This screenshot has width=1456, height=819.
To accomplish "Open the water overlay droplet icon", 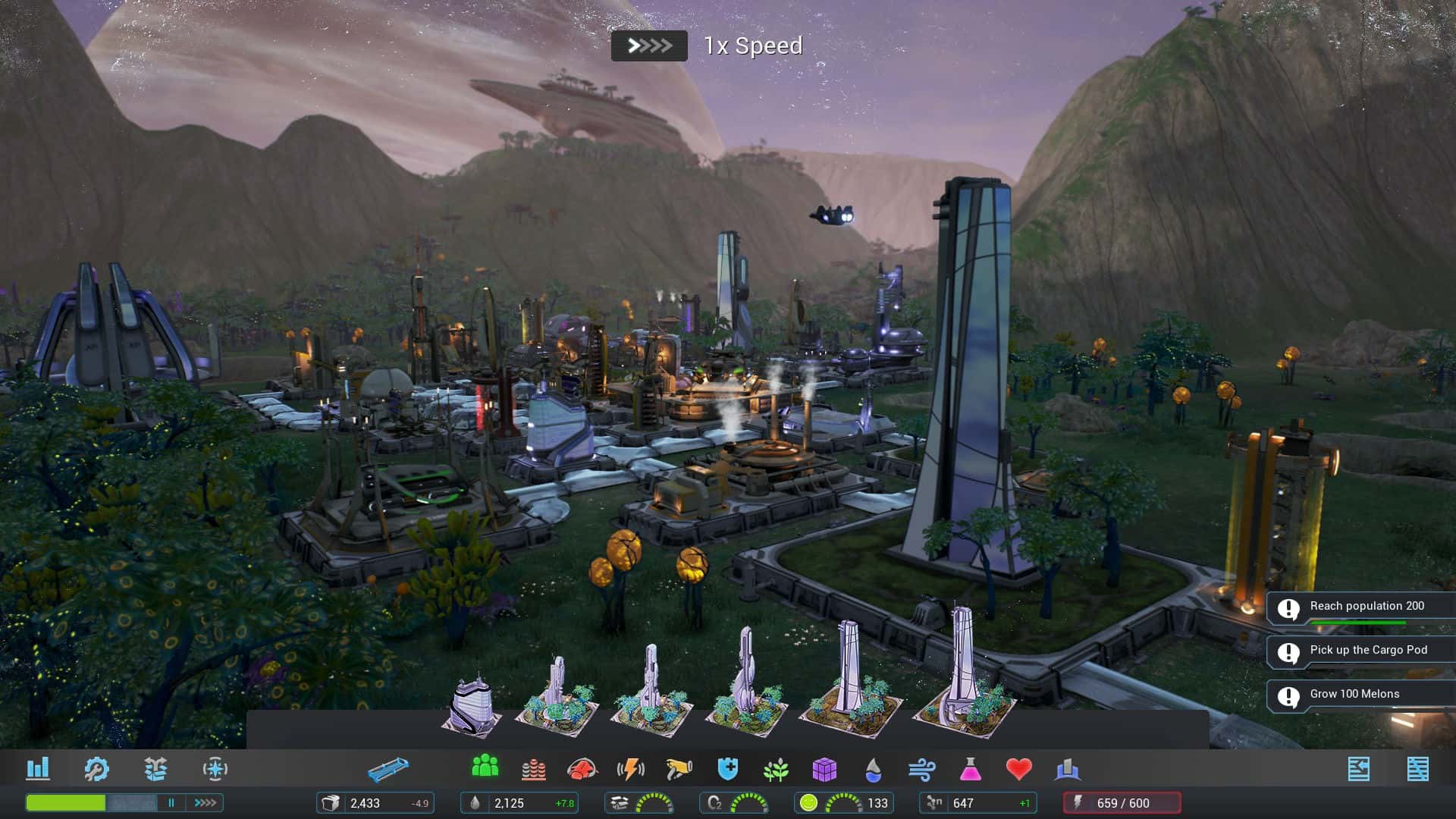I will click(873, 768).
